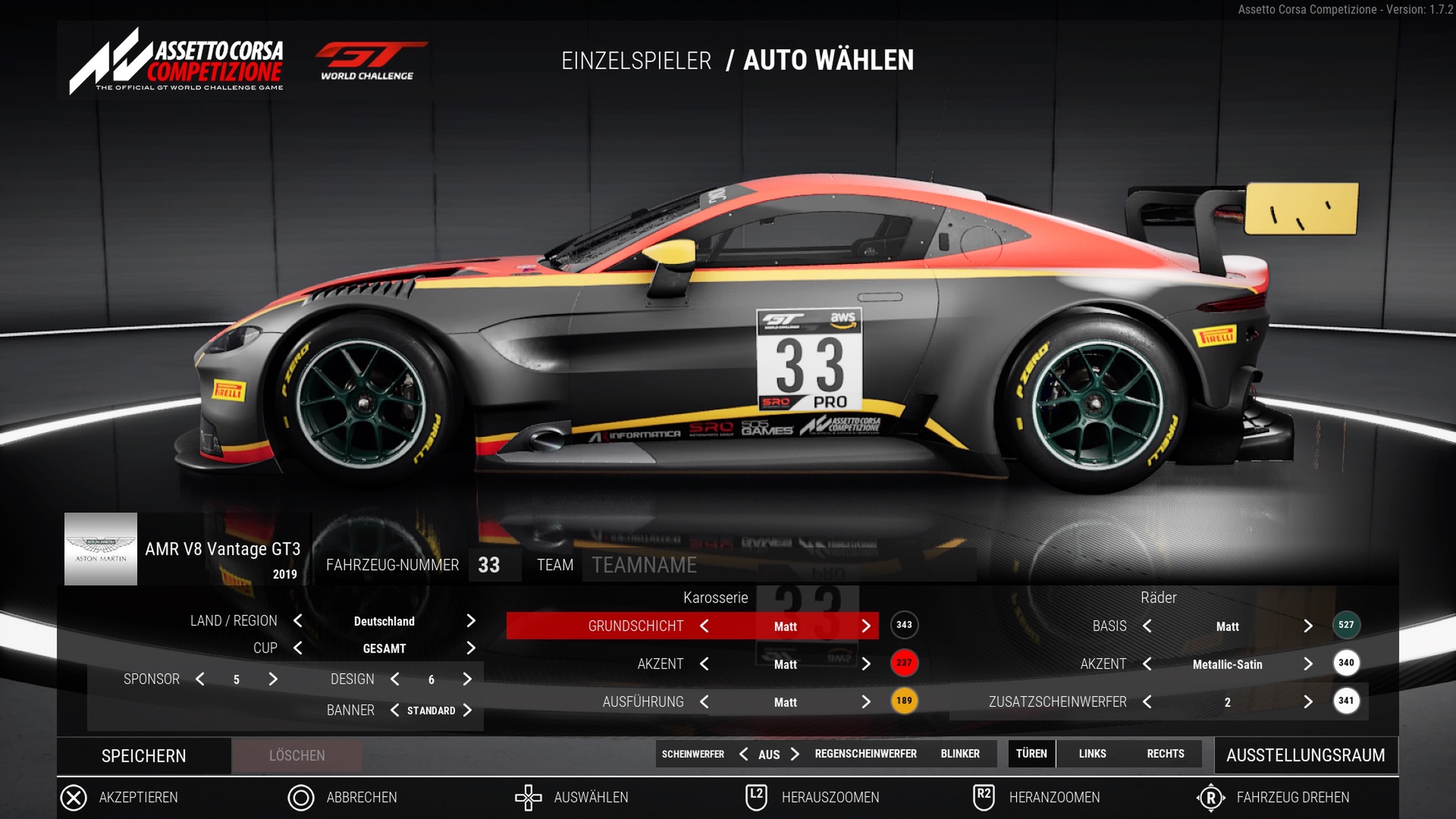Save the livery with Speichern
This screenshot has height=819, width=1456.
143,756
